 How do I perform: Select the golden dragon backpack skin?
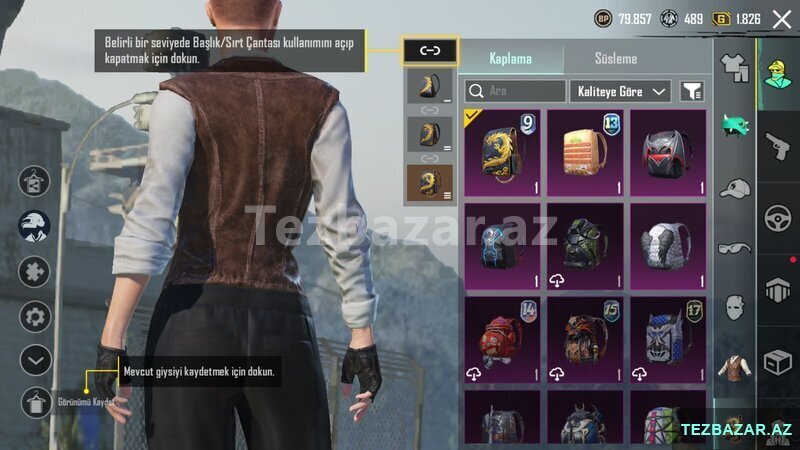(x=502, y=153)
